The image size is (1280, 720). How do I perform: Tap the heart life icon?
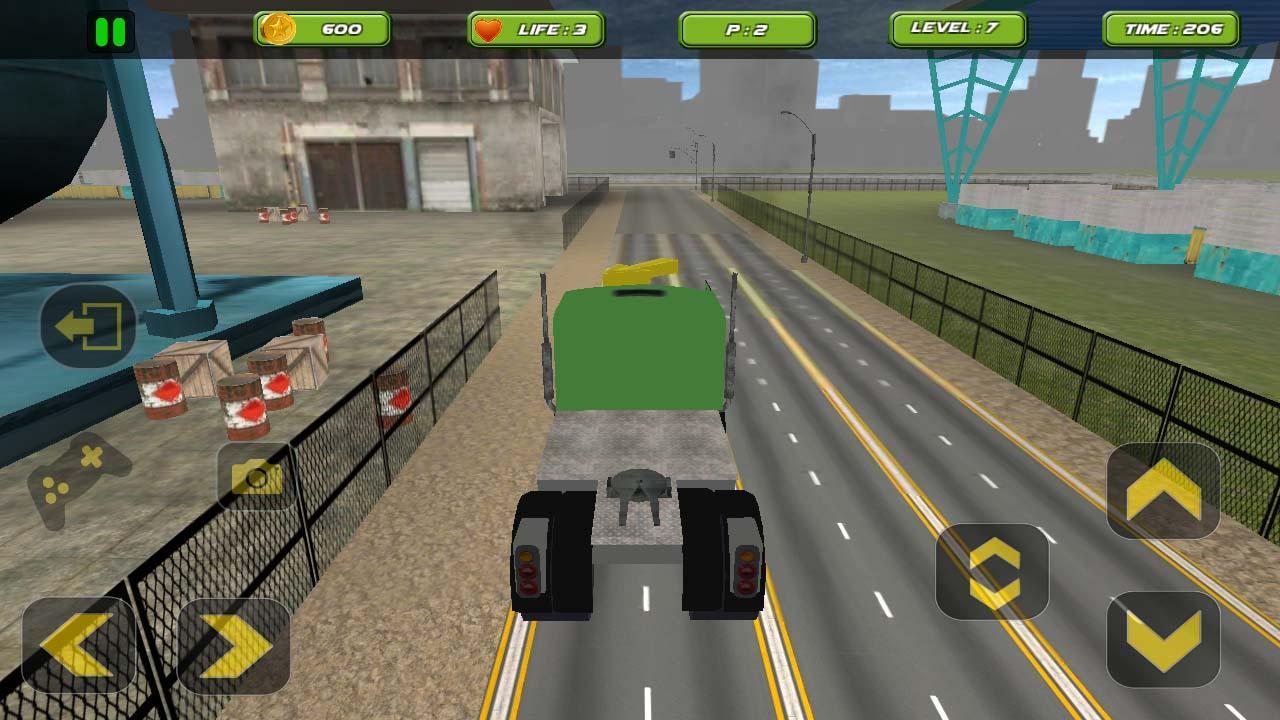click(x=490, y=29)
